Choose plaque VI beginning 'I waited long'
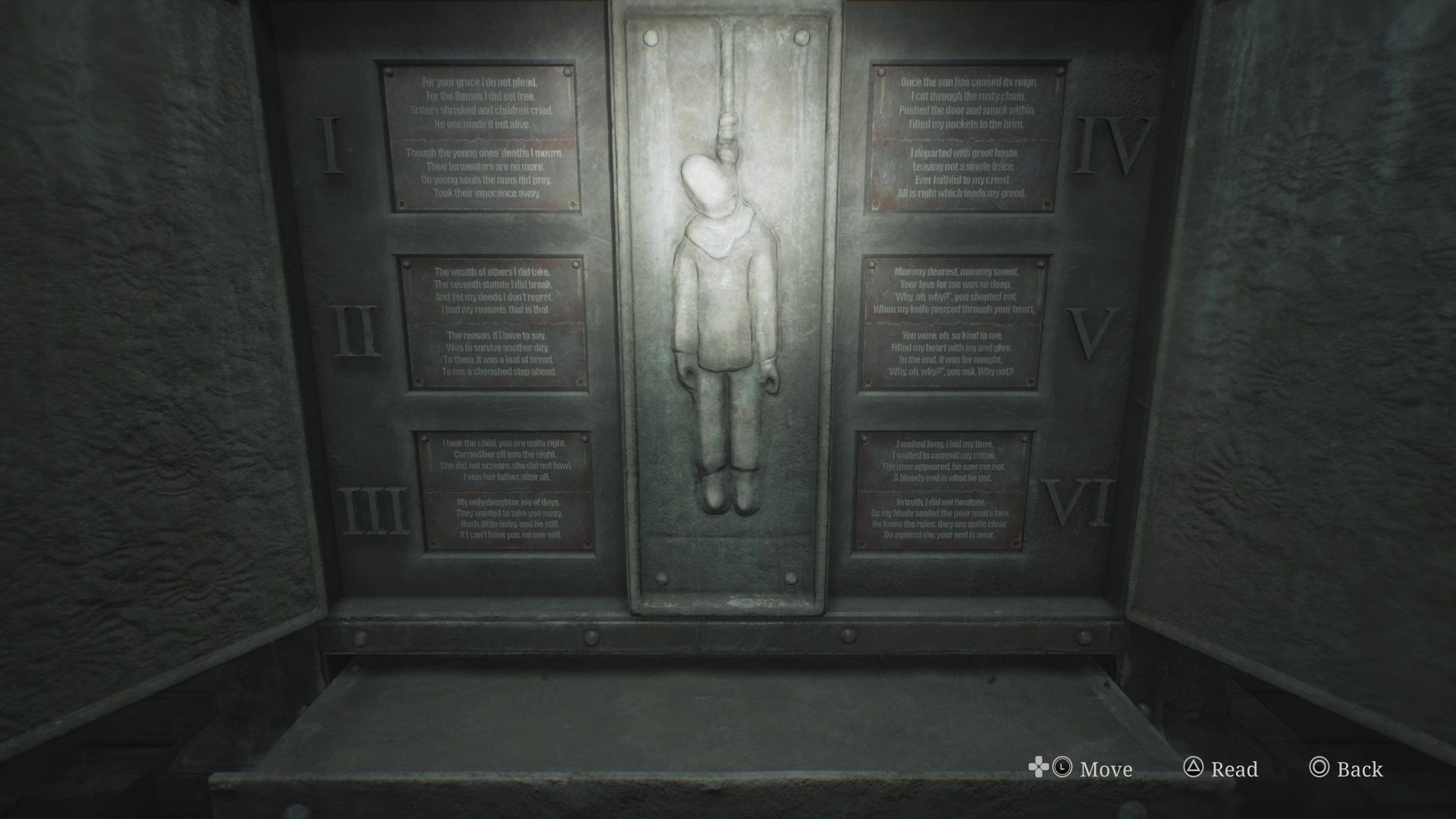Viewport: 1456px width, 819px height. (x=943, y=490)
